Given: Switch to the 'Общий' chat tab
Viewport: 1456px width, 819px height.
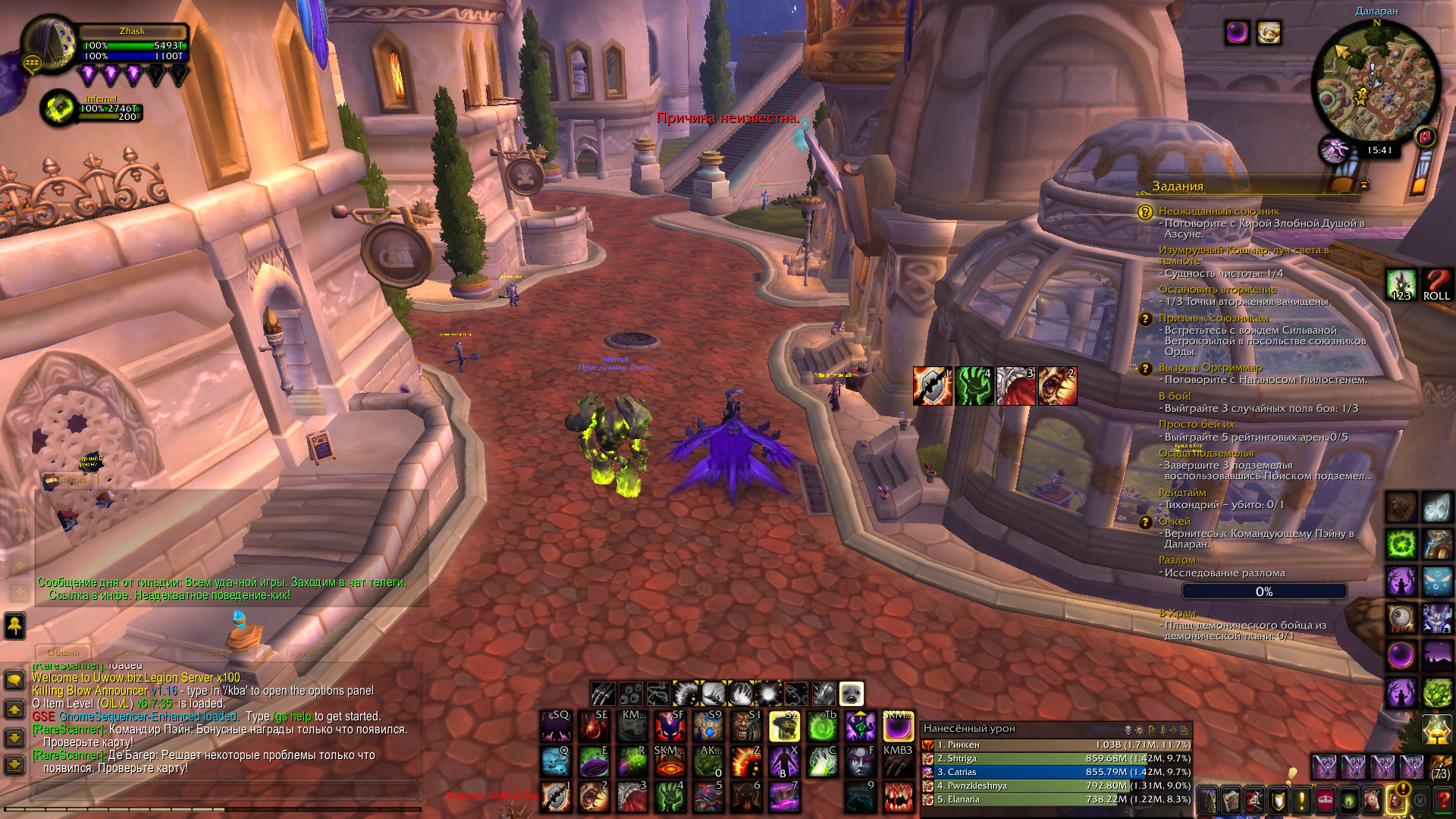Looking at the screenshot, I should coord(63,652).
